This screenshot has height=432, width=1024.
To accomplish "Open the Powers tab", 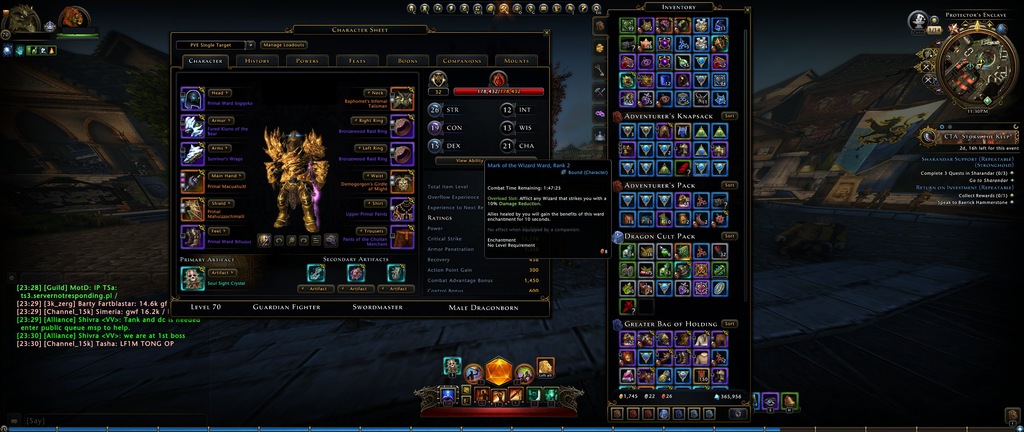I will click(306, 61).
